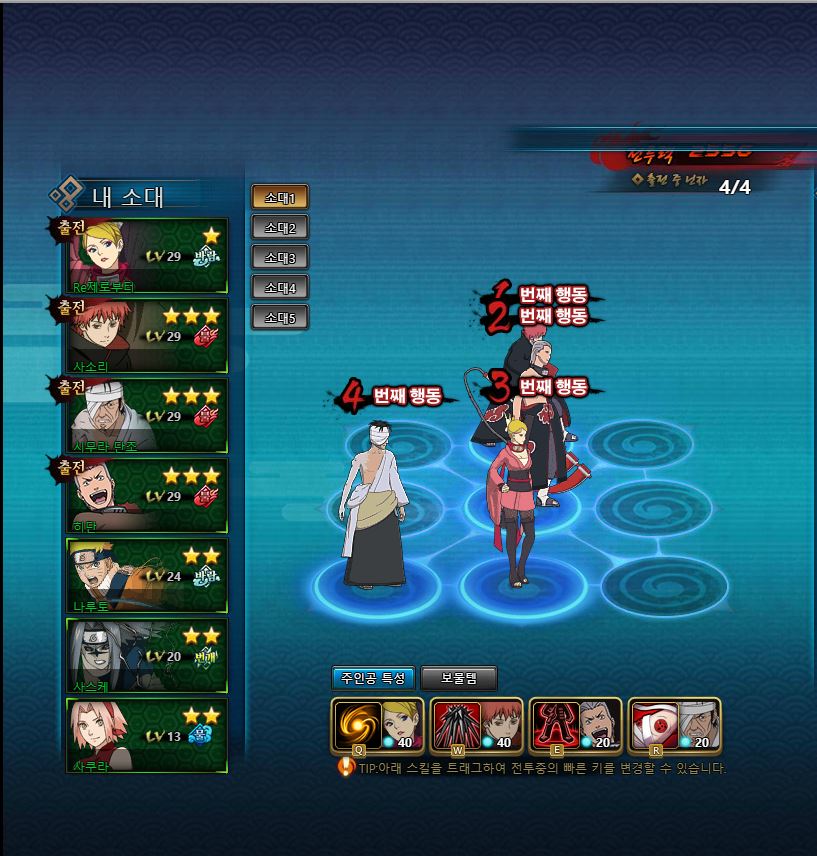
Task: Select the 사소리 ninja card
Action: tap(147, 336)
